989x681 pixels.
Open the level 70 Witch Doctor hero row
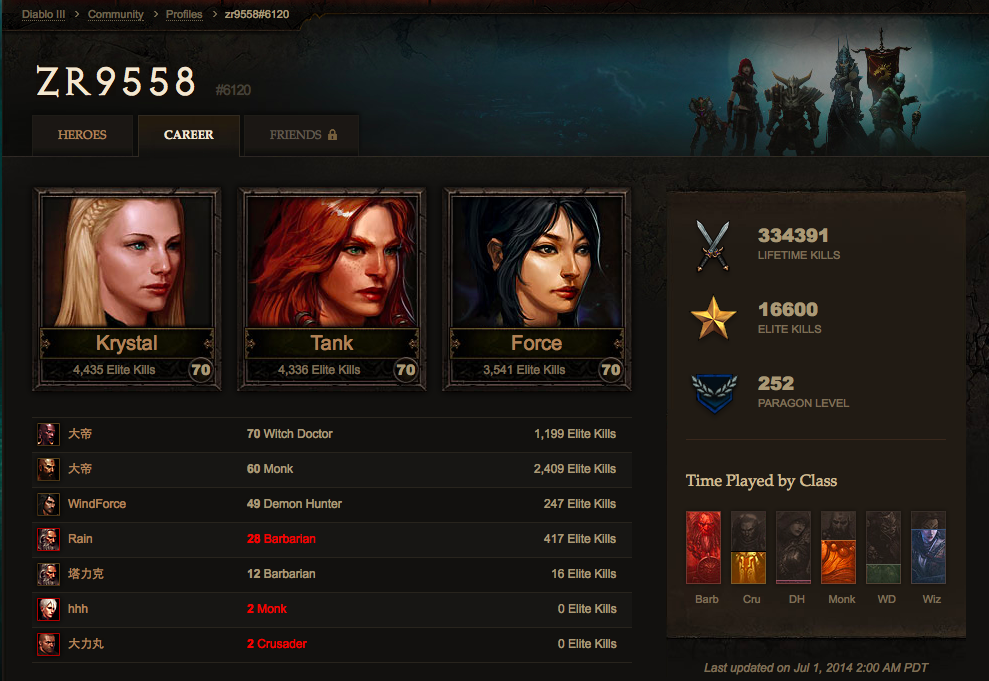point(332,434)
